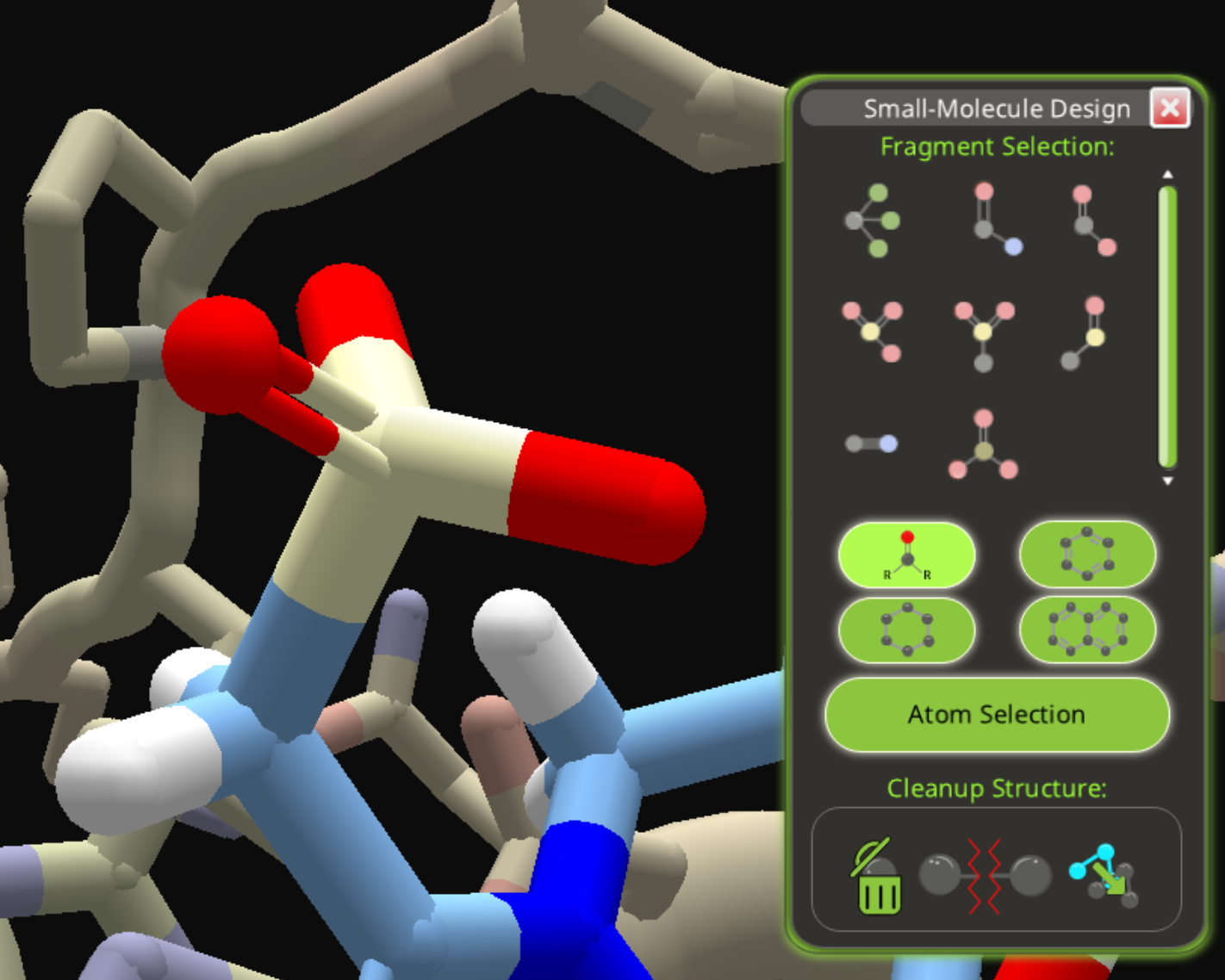This screenshot has height=980, width=1225.
Task: Close the Small-Molecule Design panel
Action: 1169,109
